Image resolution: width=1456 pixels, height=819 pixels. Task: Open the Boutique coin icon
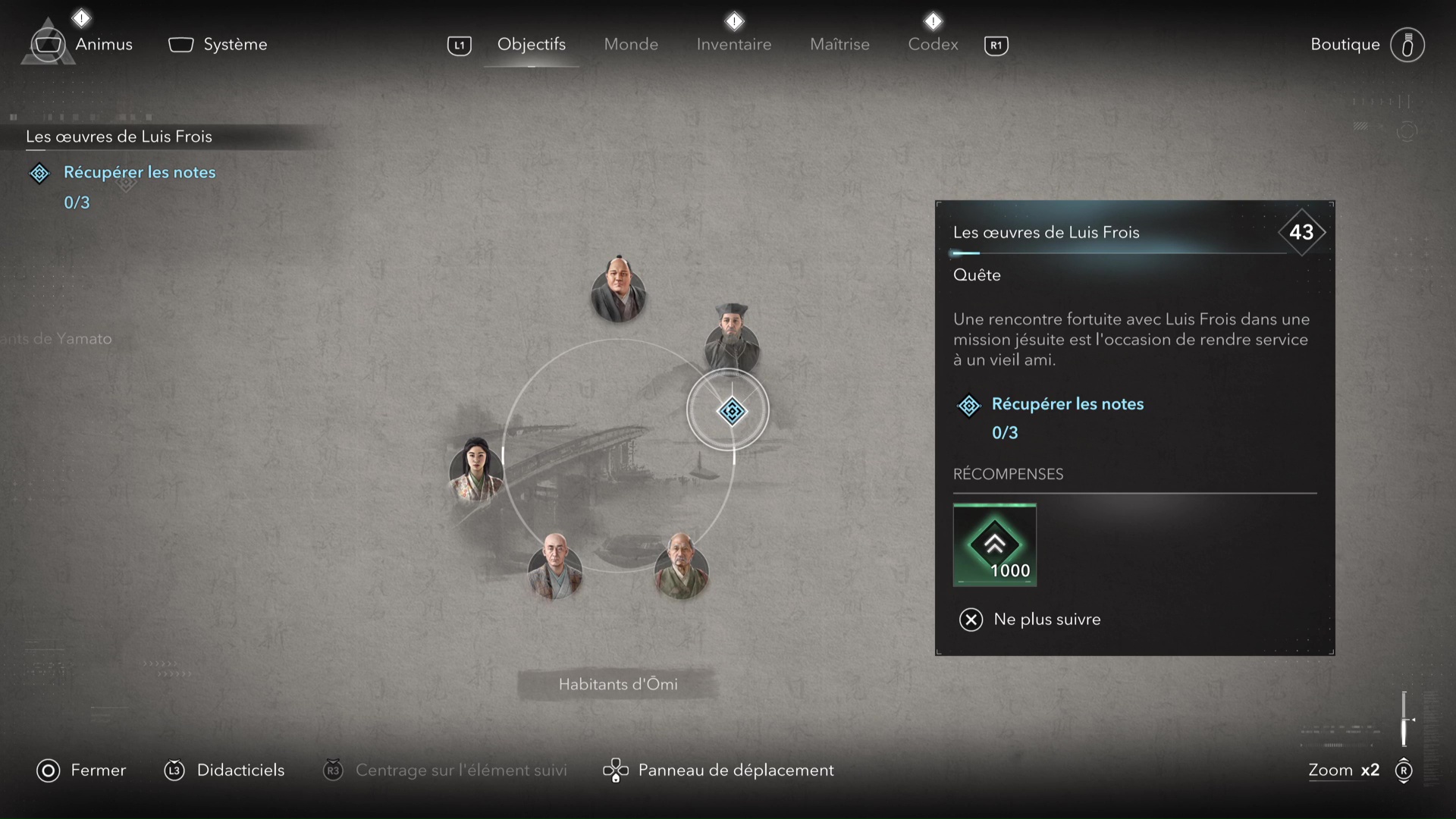coord(1407,45)
